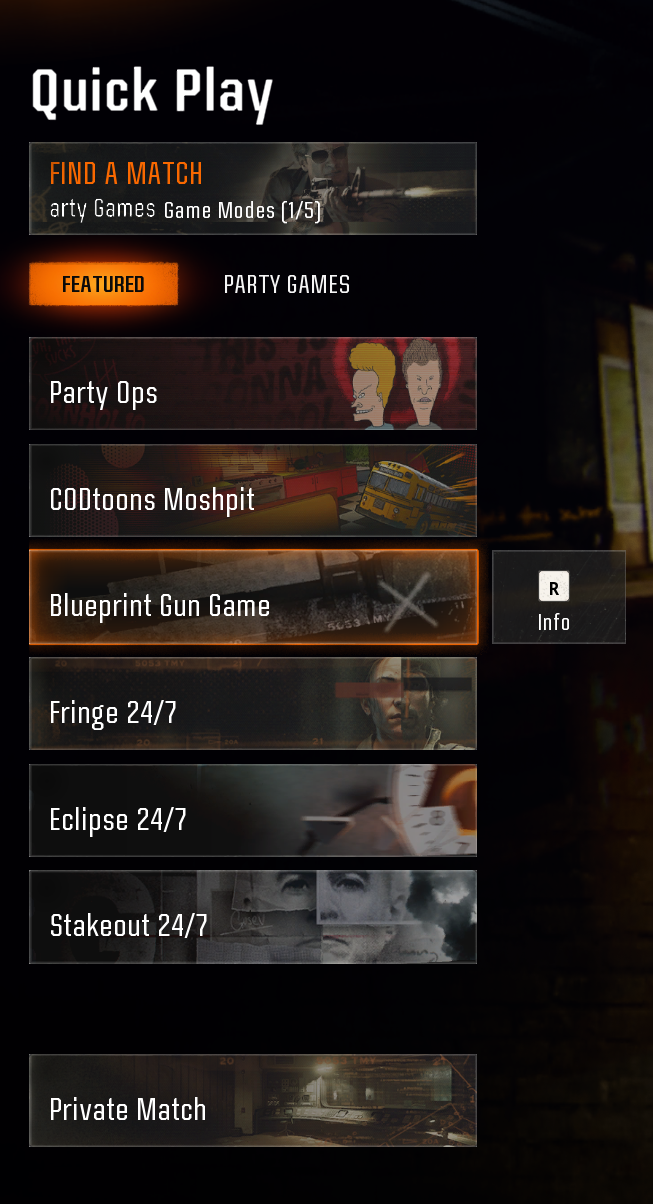Choose CODtoons Moshpit playlist
The width and height of the screenshot is (653, 1204).
click(x=252, y=490)
